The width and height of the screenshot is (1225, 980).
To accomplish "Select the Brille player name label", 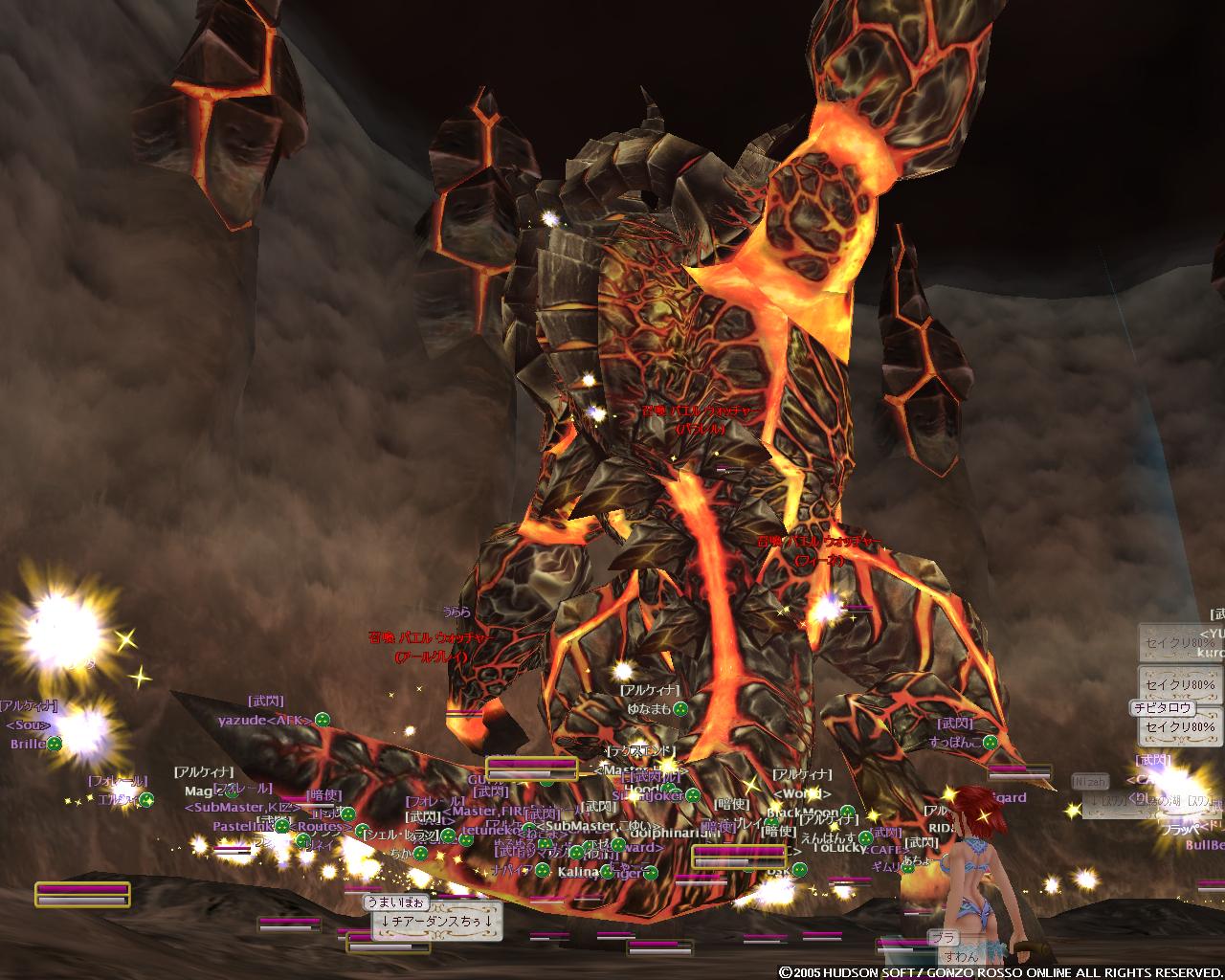I will 29,744.
